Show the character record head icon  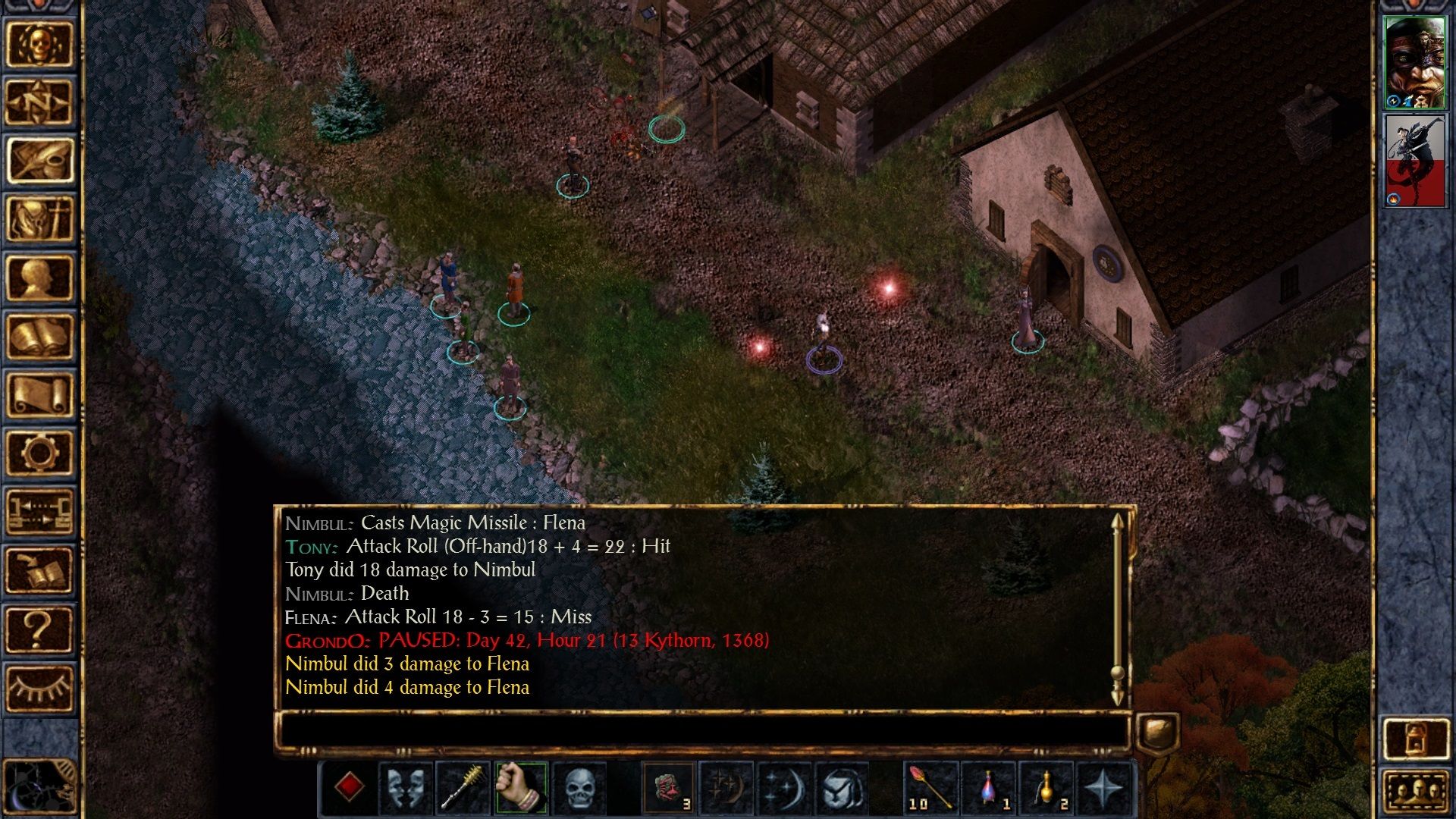pyautogui.click(x=39, y=278)
